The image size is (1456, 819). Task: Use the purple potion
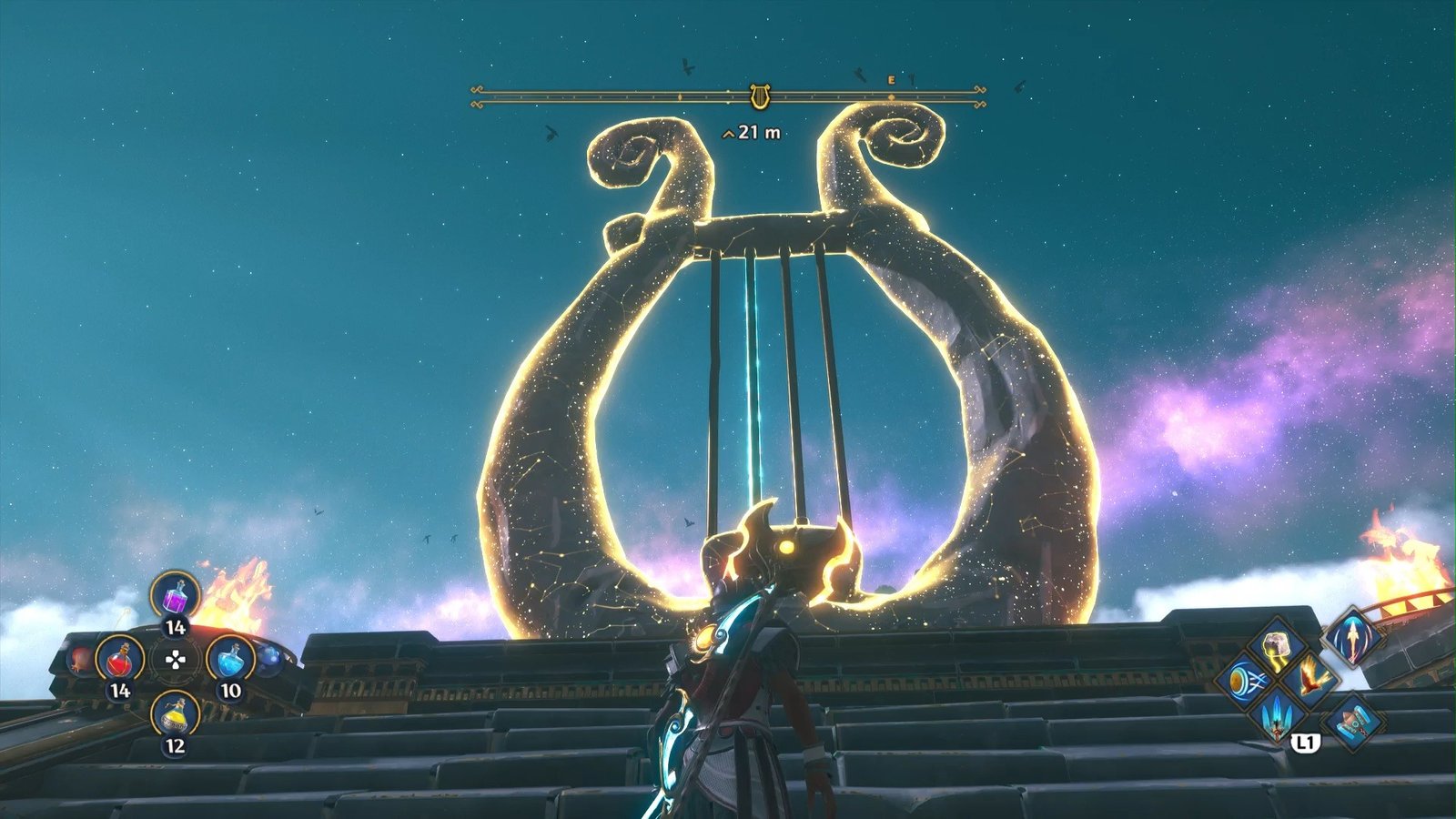click(x=175, y=596)
